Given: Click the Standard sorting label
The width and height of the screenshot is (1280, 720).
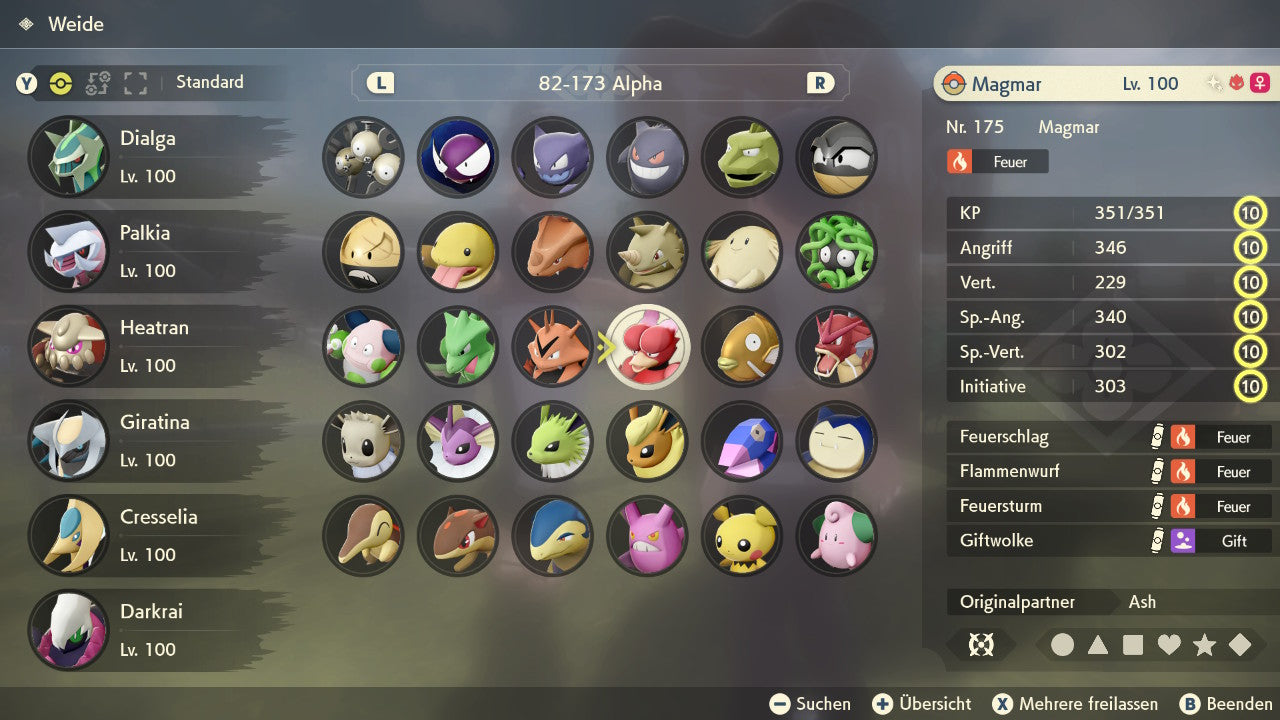Looking at the screenshot, I should point(210,82).
